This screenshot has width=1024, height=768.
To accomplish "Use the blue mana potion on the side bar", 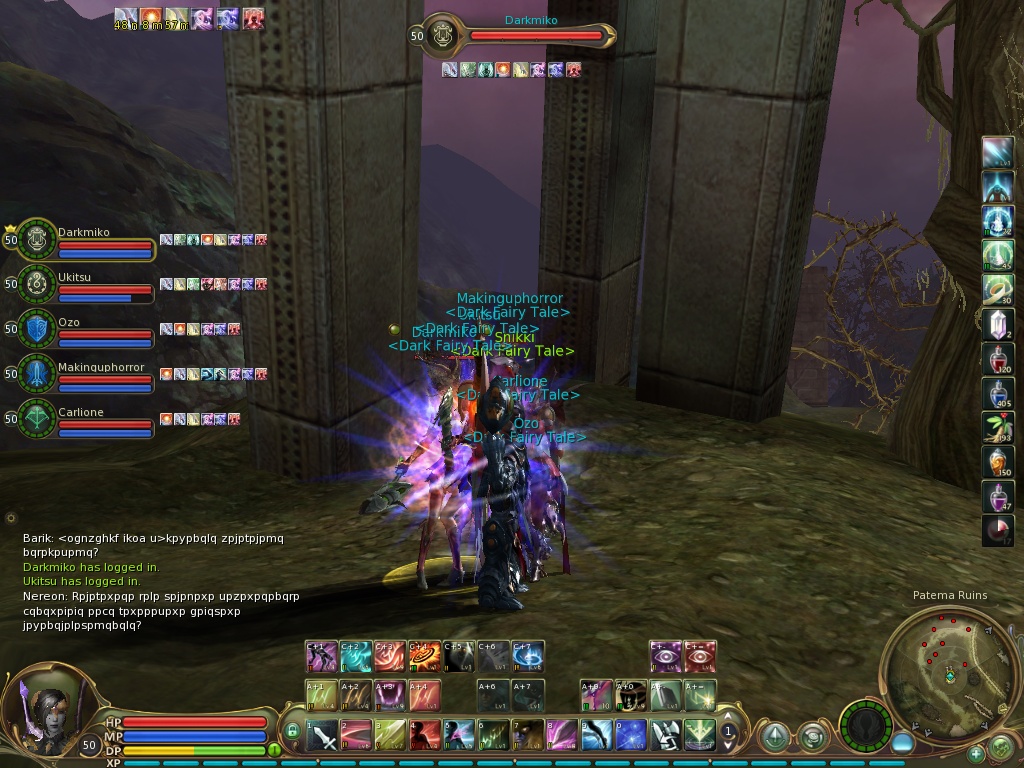I will [998, 392].
